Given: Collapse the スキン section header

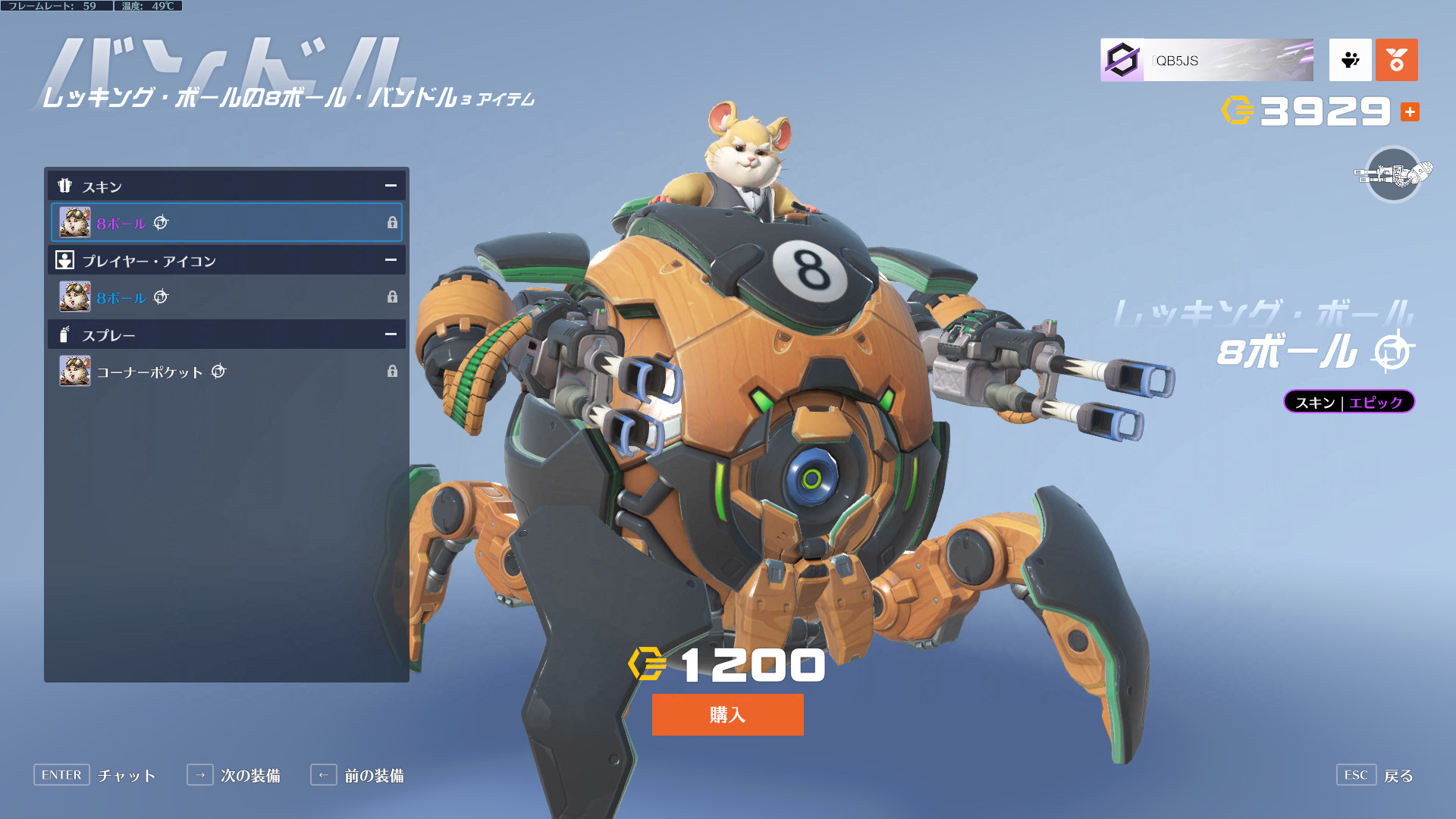Looking at the screenshot, I should point(391,186).
